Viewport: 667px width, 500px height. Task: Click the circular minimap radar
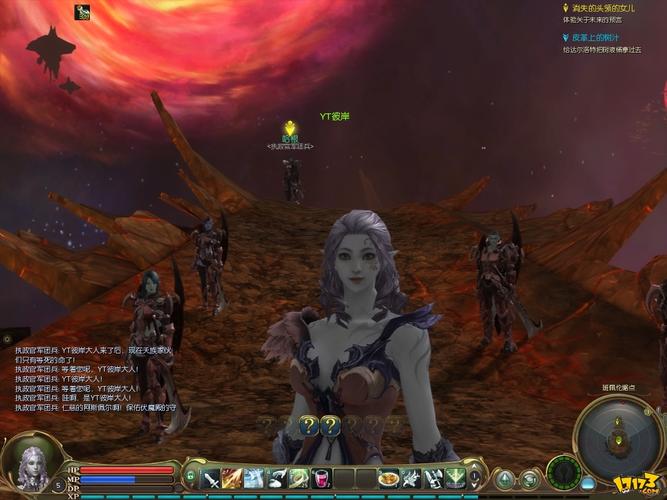click(620, 438)
